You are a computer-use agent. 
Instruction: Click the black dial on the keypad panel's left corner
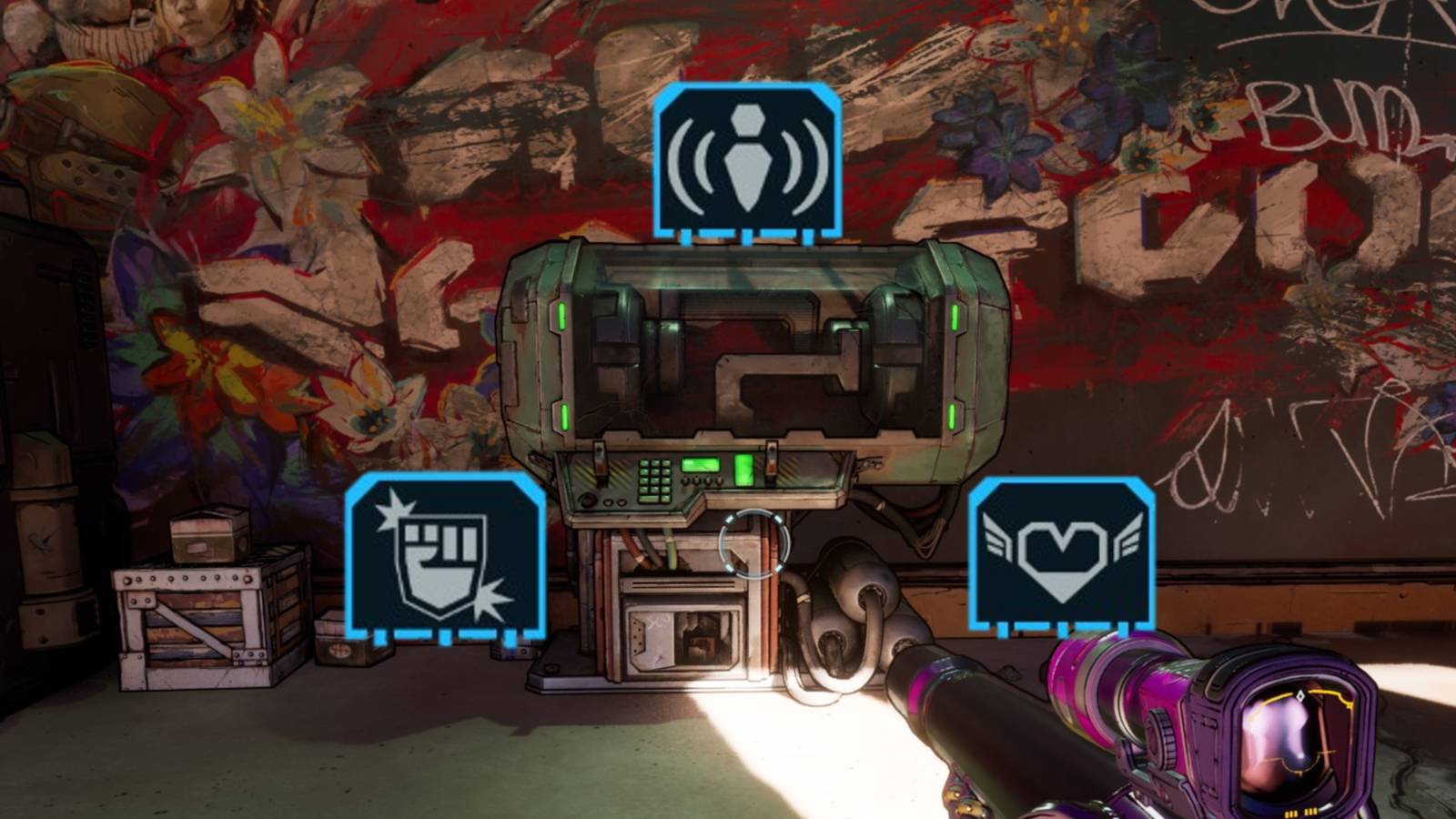(x=587, y=500)
